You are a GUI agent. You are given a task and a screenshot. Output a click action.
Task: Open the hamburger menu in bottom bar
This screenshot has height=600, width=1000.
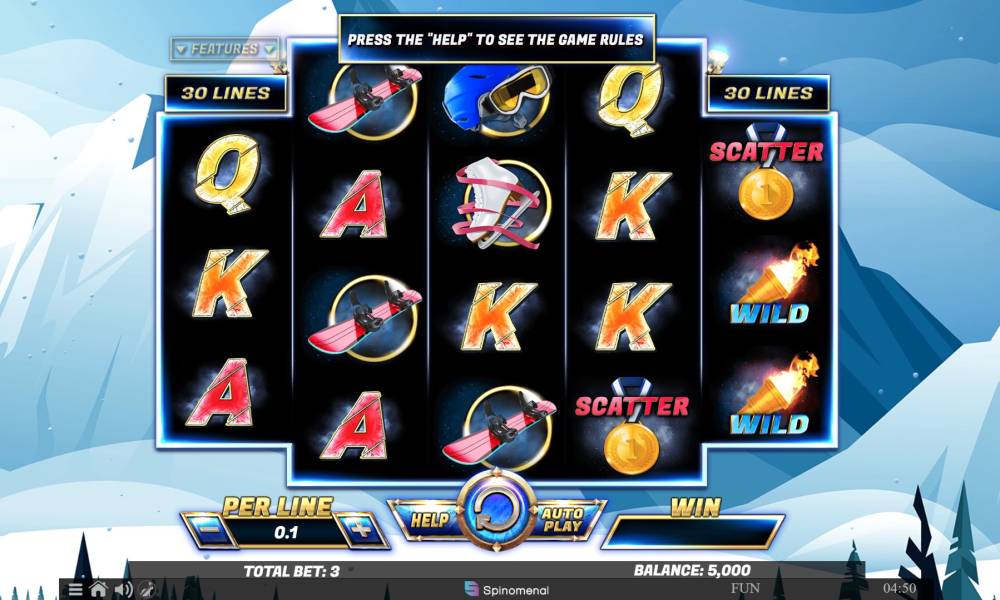pos(76,589)
